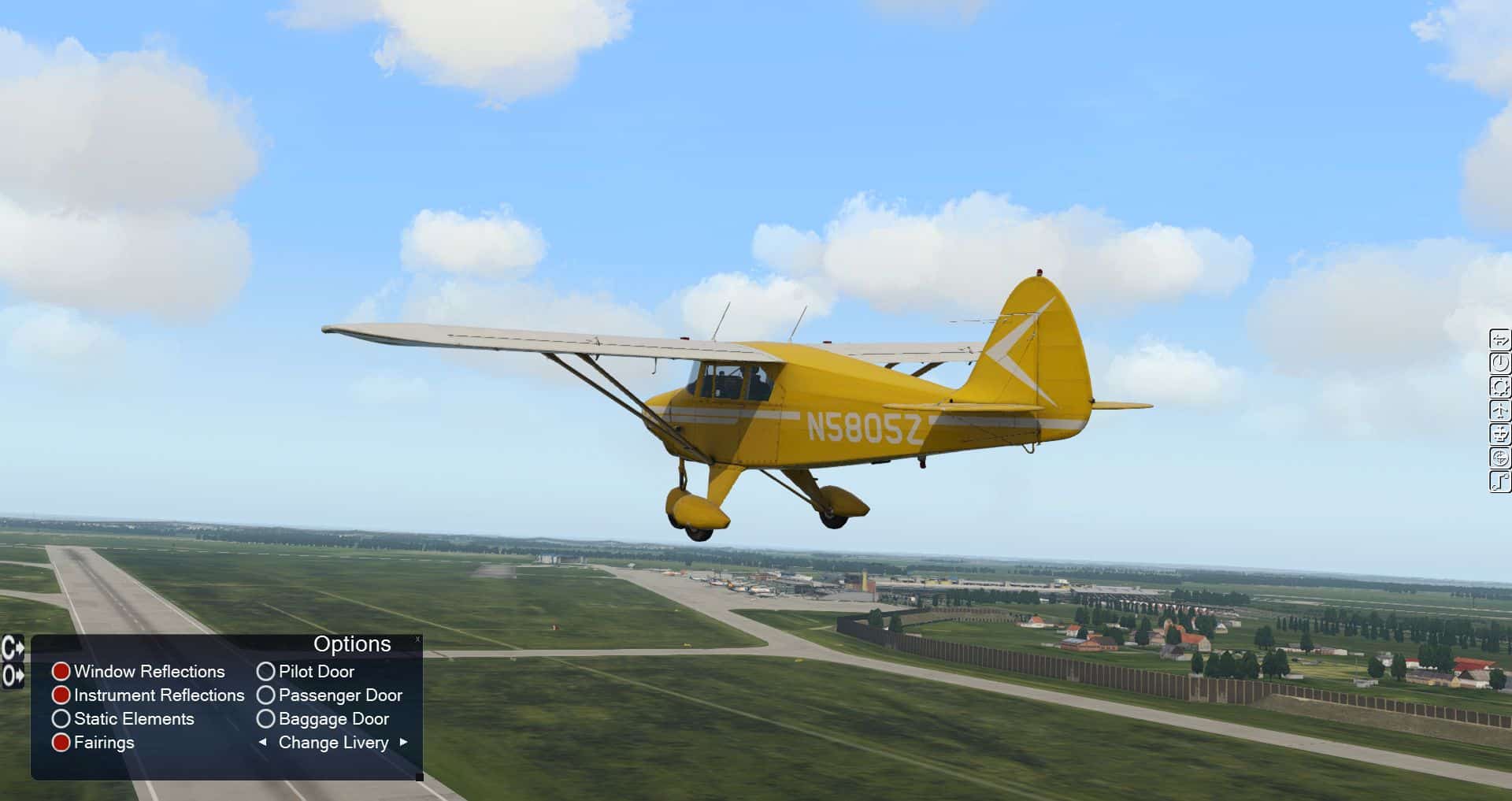Disable the Instrument Reflections toggle
The width and height of the screenshot is (1512, 801).
(x=61, y=695)
